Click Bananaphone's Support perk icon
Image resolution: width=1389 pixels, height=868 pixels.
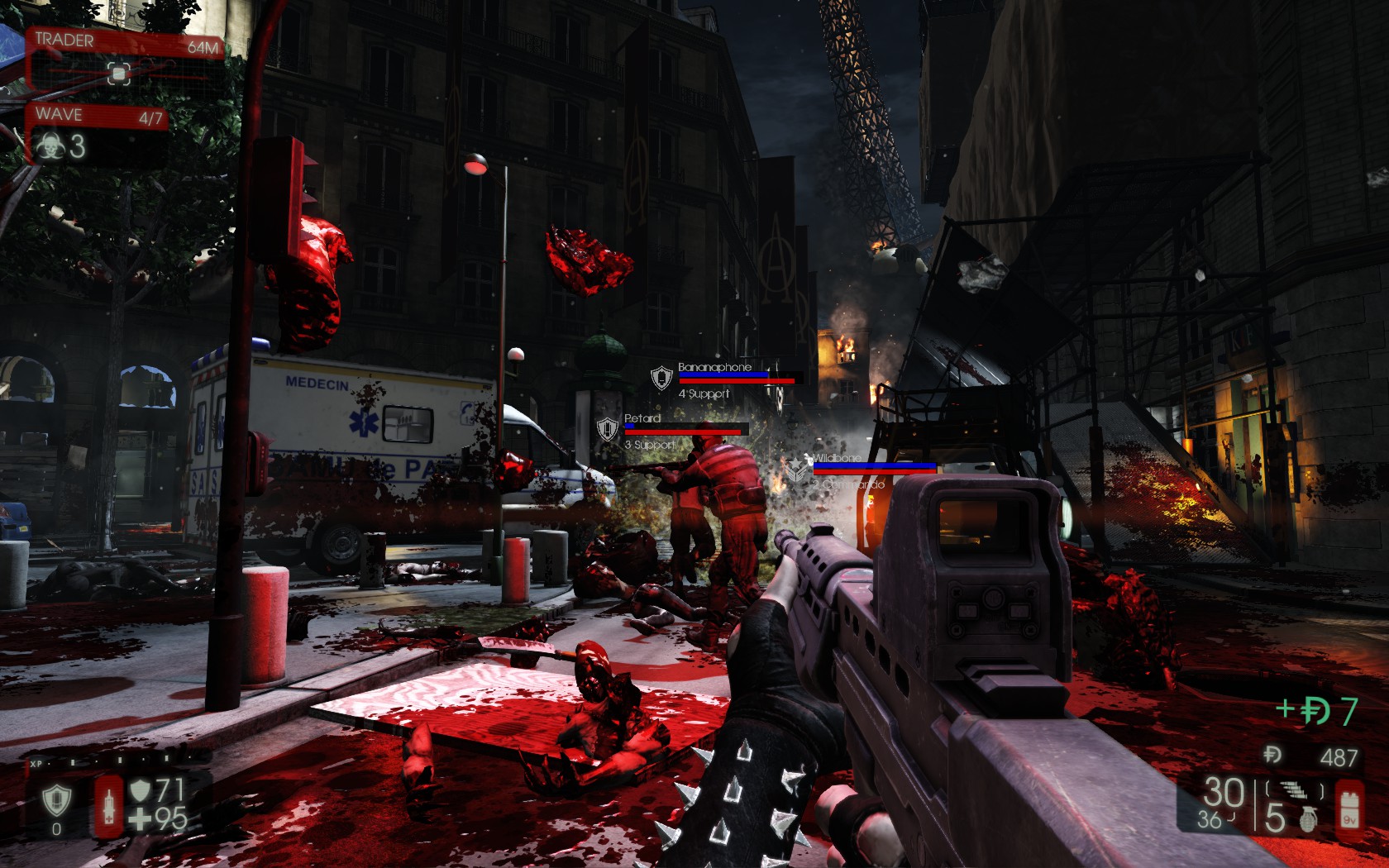[661, 378]
